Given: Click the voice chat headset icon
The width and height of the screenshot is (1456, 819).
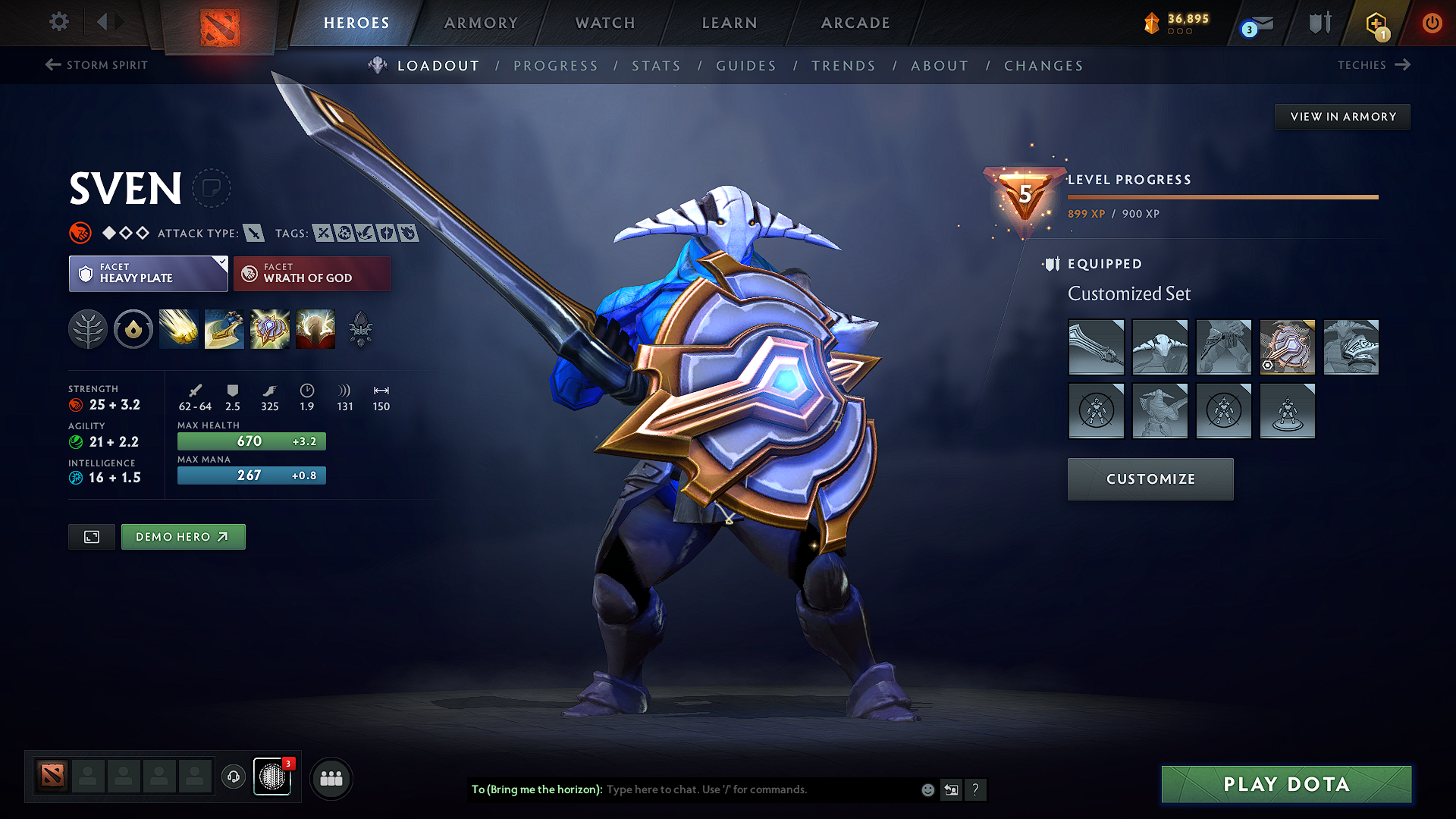Looking at the screenshot, I should (x=233, y=778).
